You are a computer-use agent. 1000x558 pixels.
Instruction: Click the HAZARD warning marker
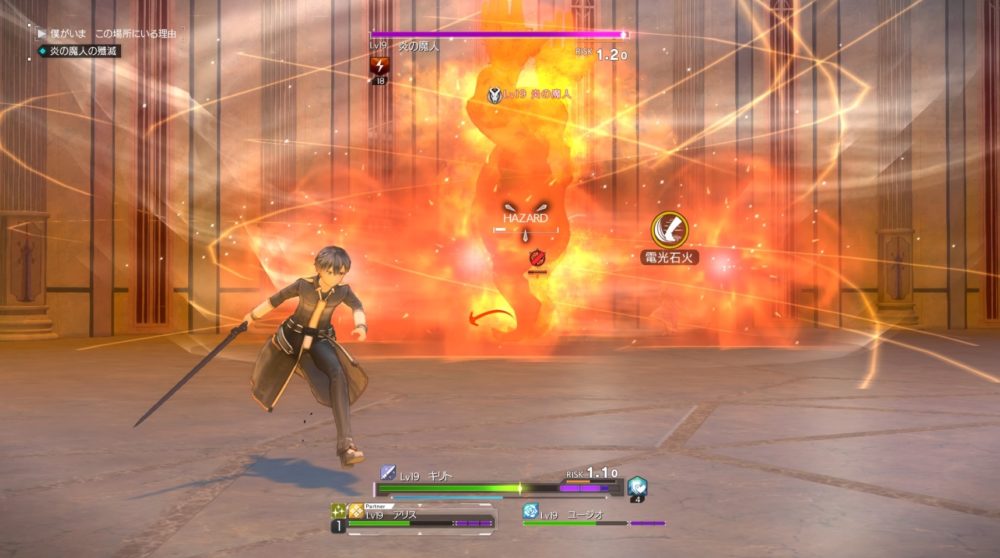[525, 217]
